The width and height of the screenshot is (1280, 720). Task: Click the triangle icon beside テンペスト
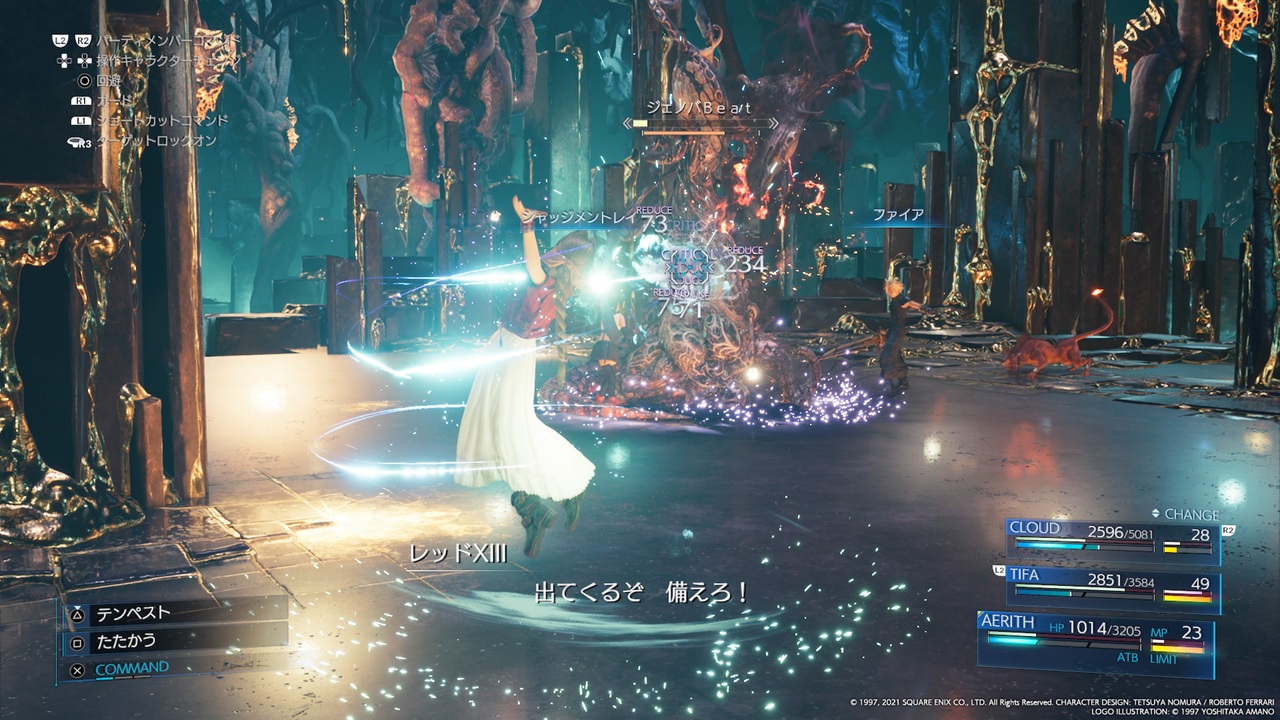[x=77, y=615]
